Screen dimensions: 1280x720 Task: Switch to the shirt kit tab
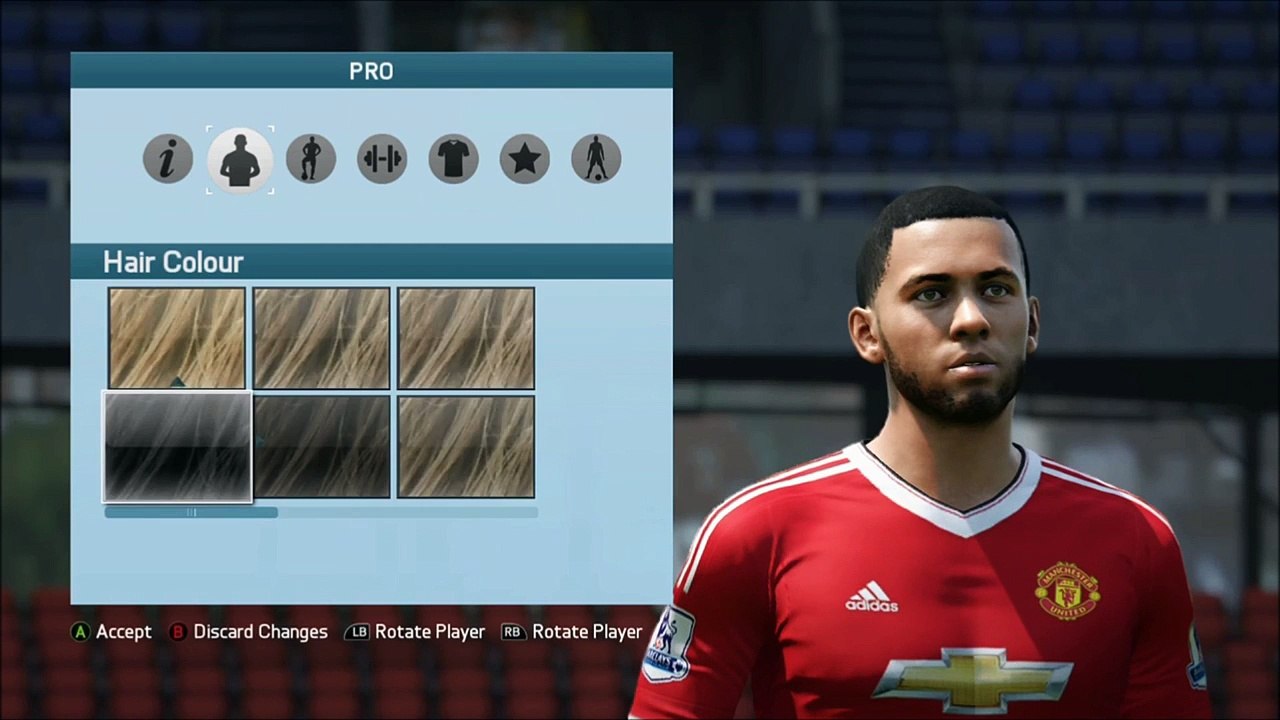click(454, 159)
